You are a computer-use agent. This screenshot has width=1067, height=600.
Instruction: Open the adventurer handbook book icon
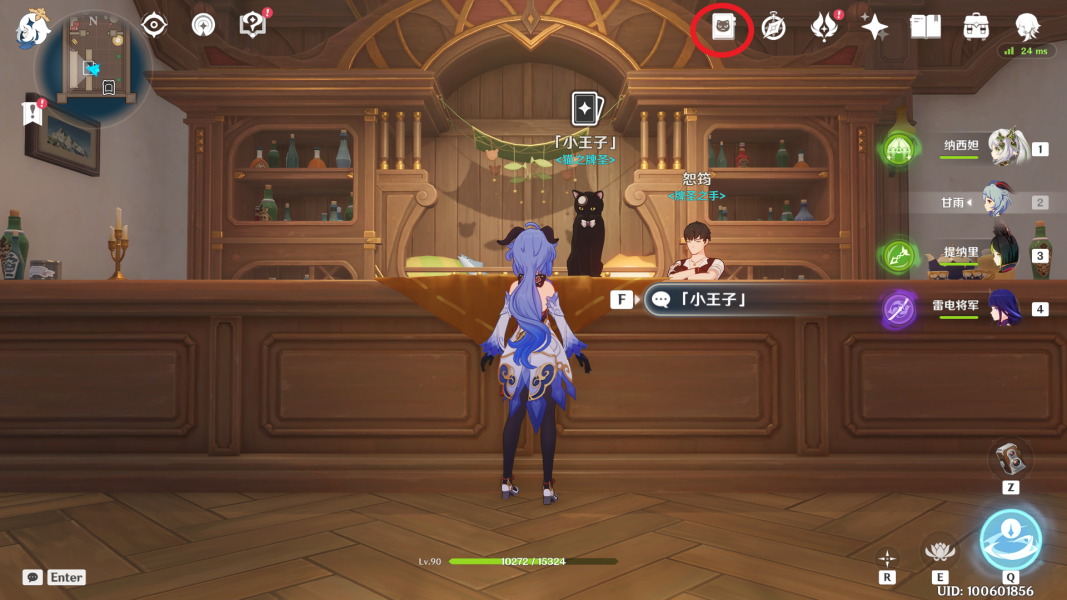[925, 27]
